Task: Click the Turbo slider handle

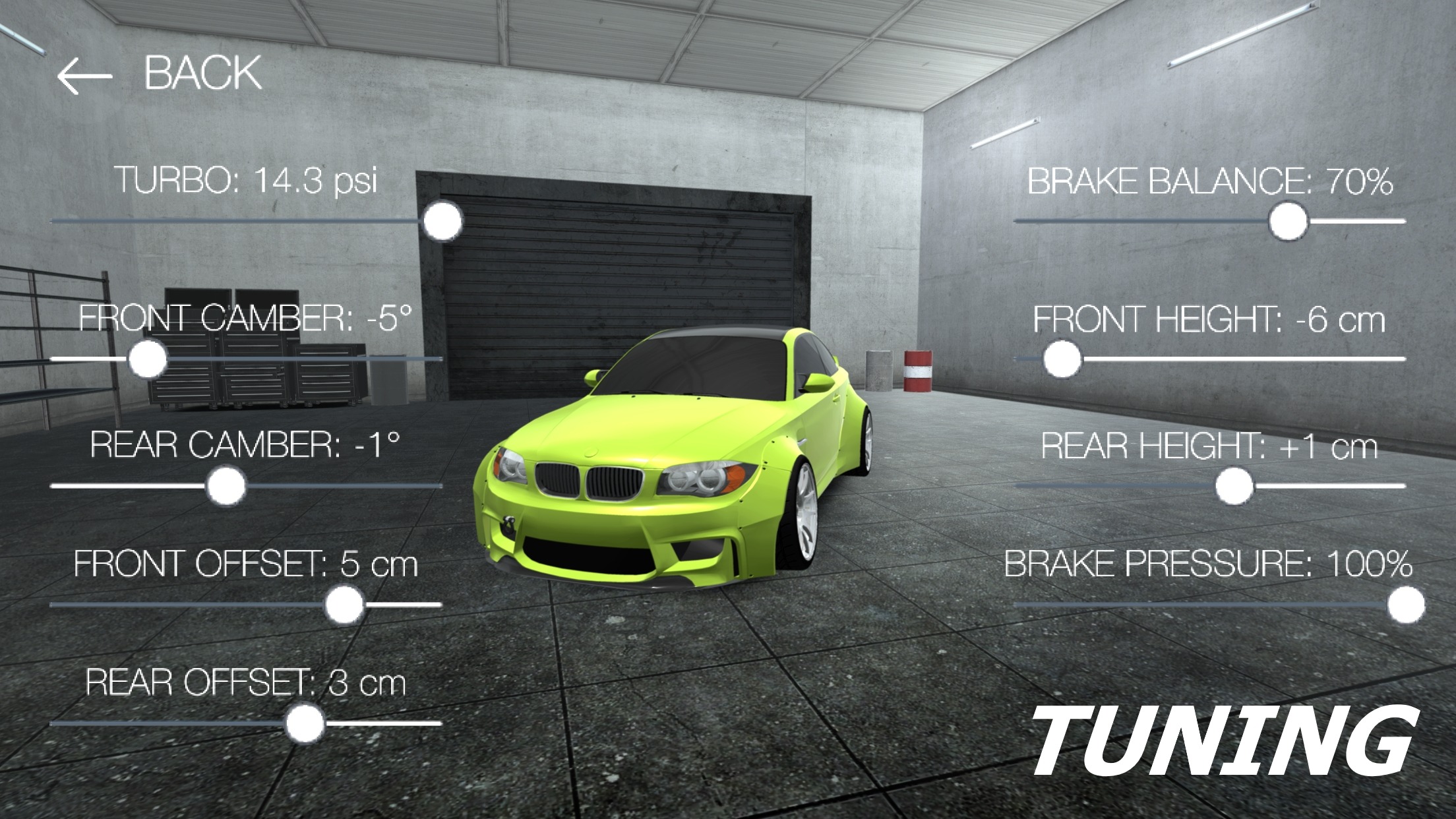Action: (442, 222)
